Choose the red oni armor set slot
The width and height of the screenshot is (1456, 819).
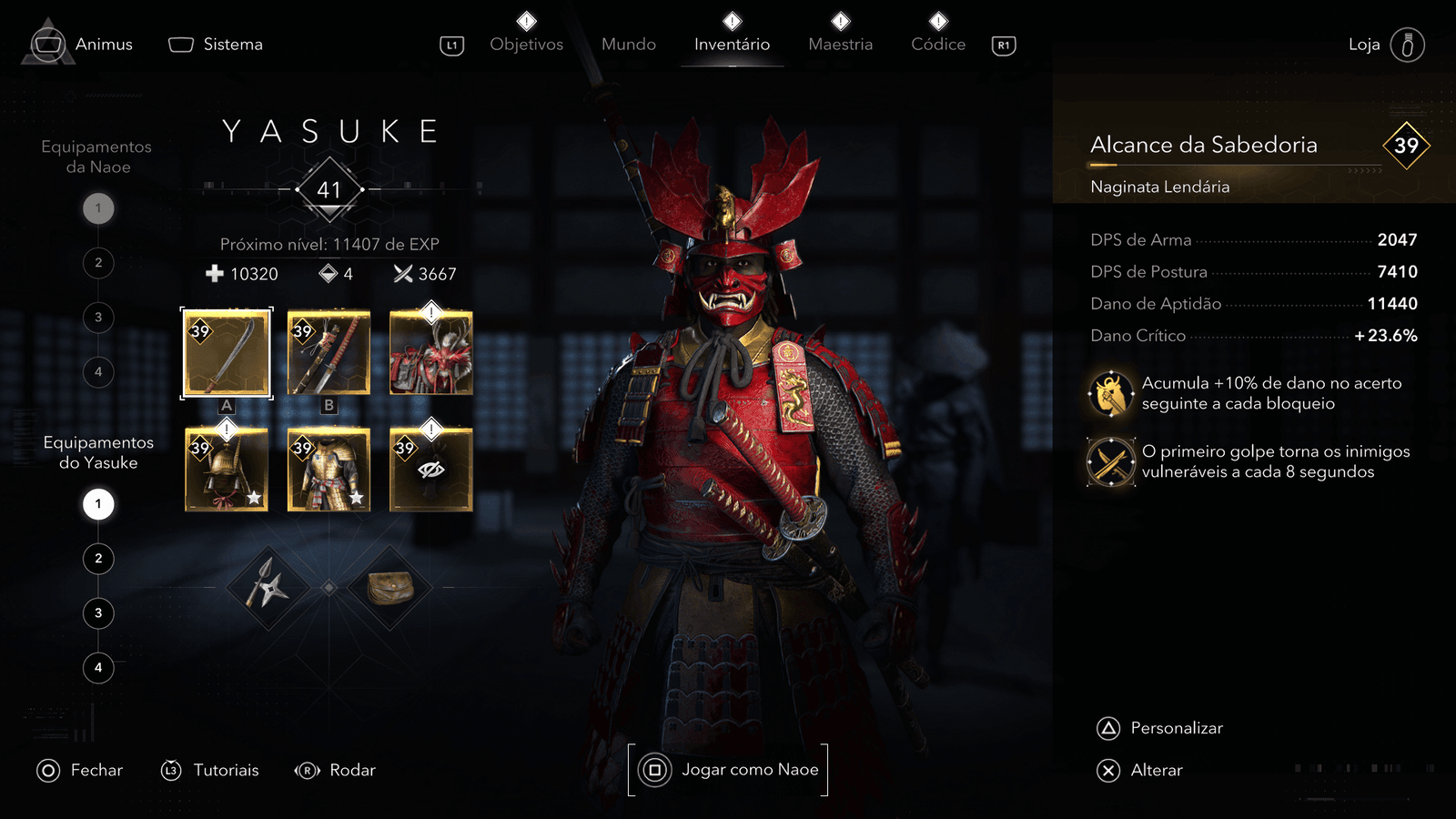coord(431,353)
